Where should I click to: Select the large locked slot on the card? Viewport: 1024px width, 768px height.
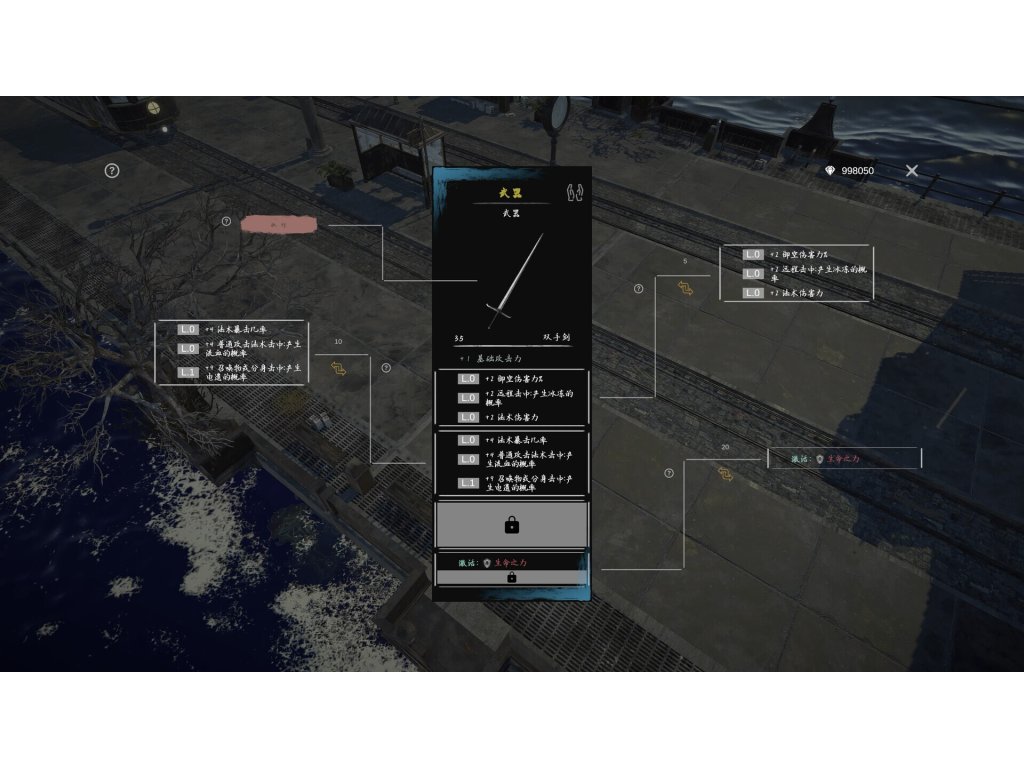(511, 524)
